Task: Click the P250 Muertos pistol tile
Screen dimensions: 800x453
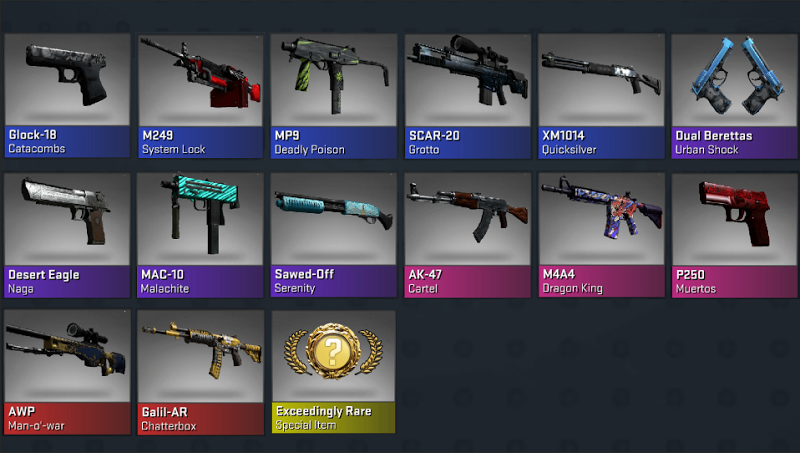Action: (x=733, y=235)
